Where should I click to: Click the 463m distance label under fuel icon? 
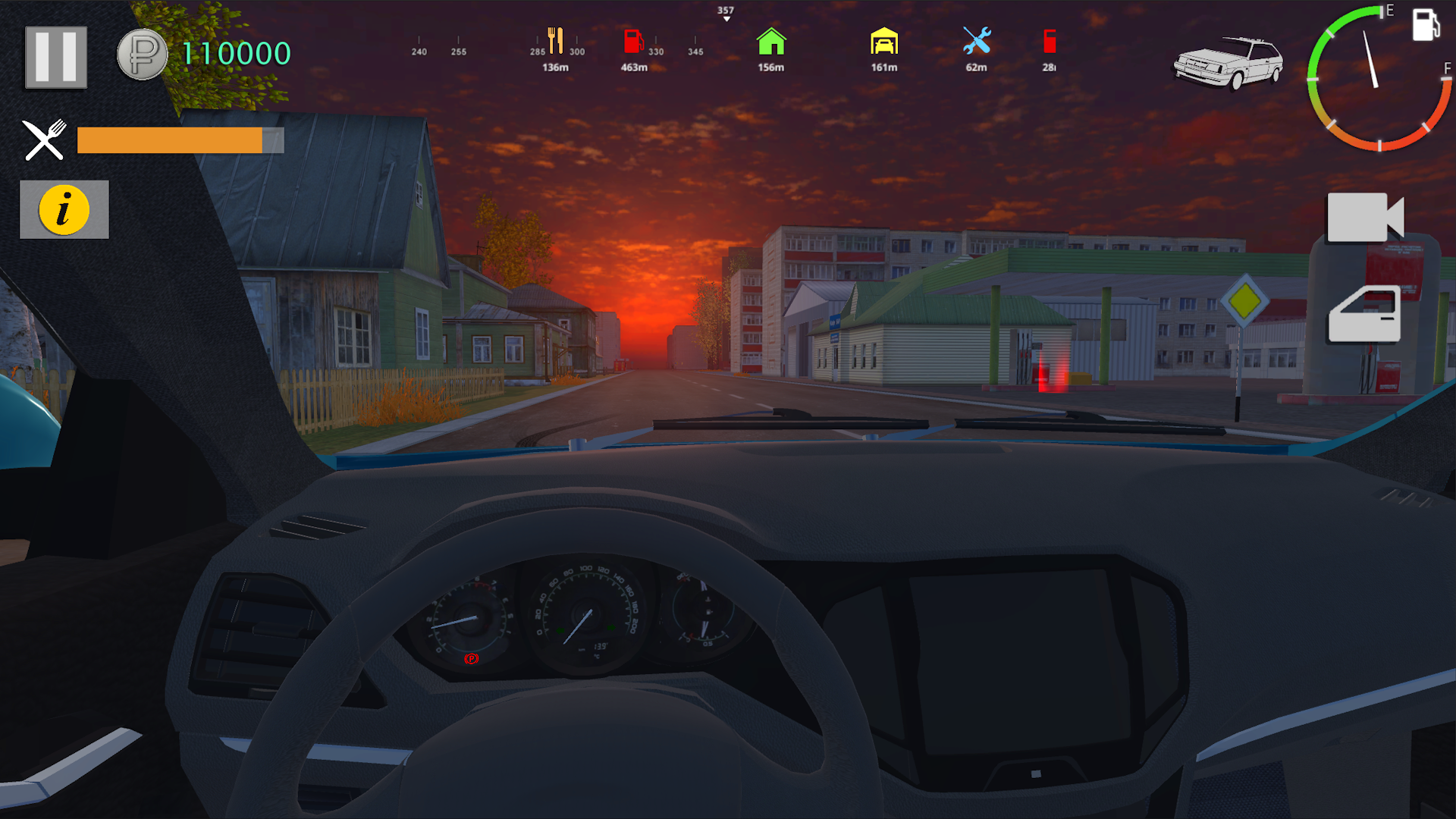[x=634, y=67]
